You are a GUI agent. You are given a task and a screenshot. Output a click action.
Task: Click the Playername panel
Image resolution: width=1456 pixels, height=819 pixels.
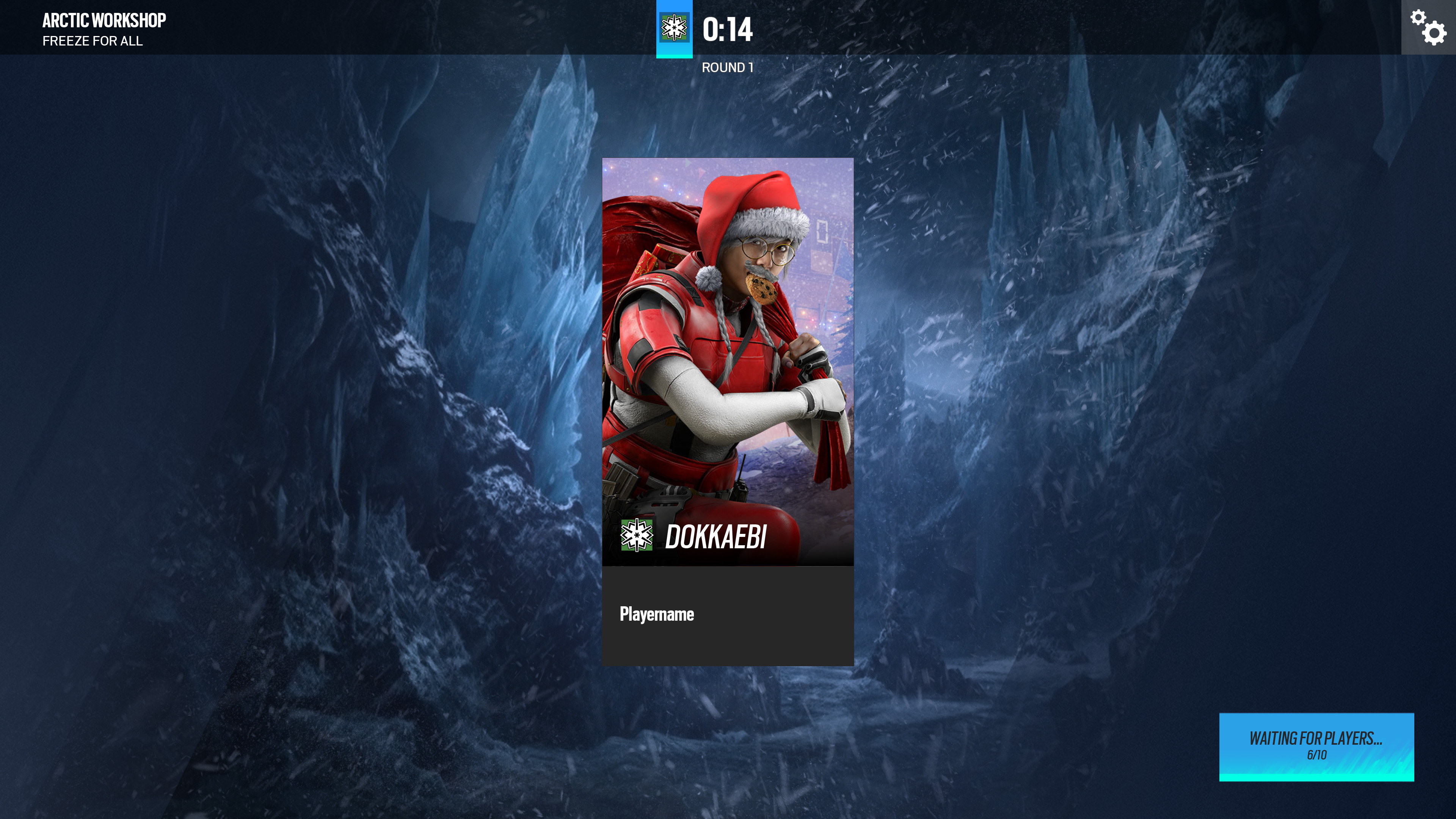pos(728,615)
